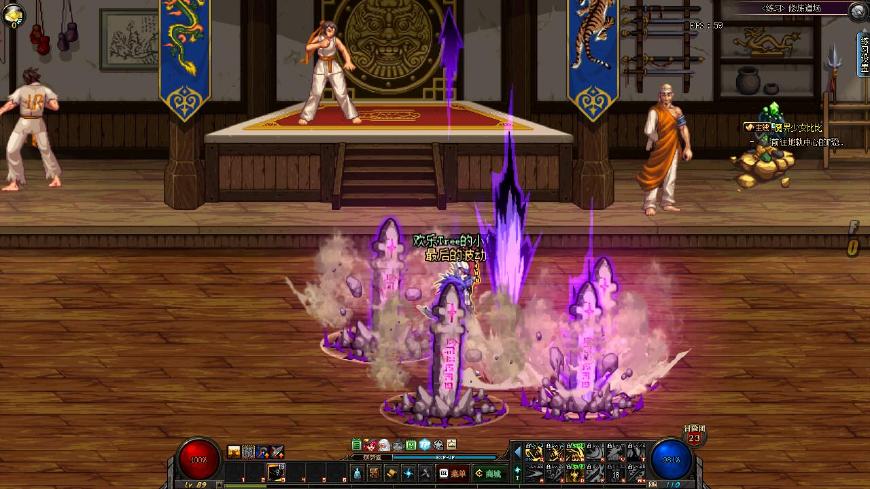Select the equipped item in the quick slot
This screenshot has width=870, height=489.
tap(275, 471)
